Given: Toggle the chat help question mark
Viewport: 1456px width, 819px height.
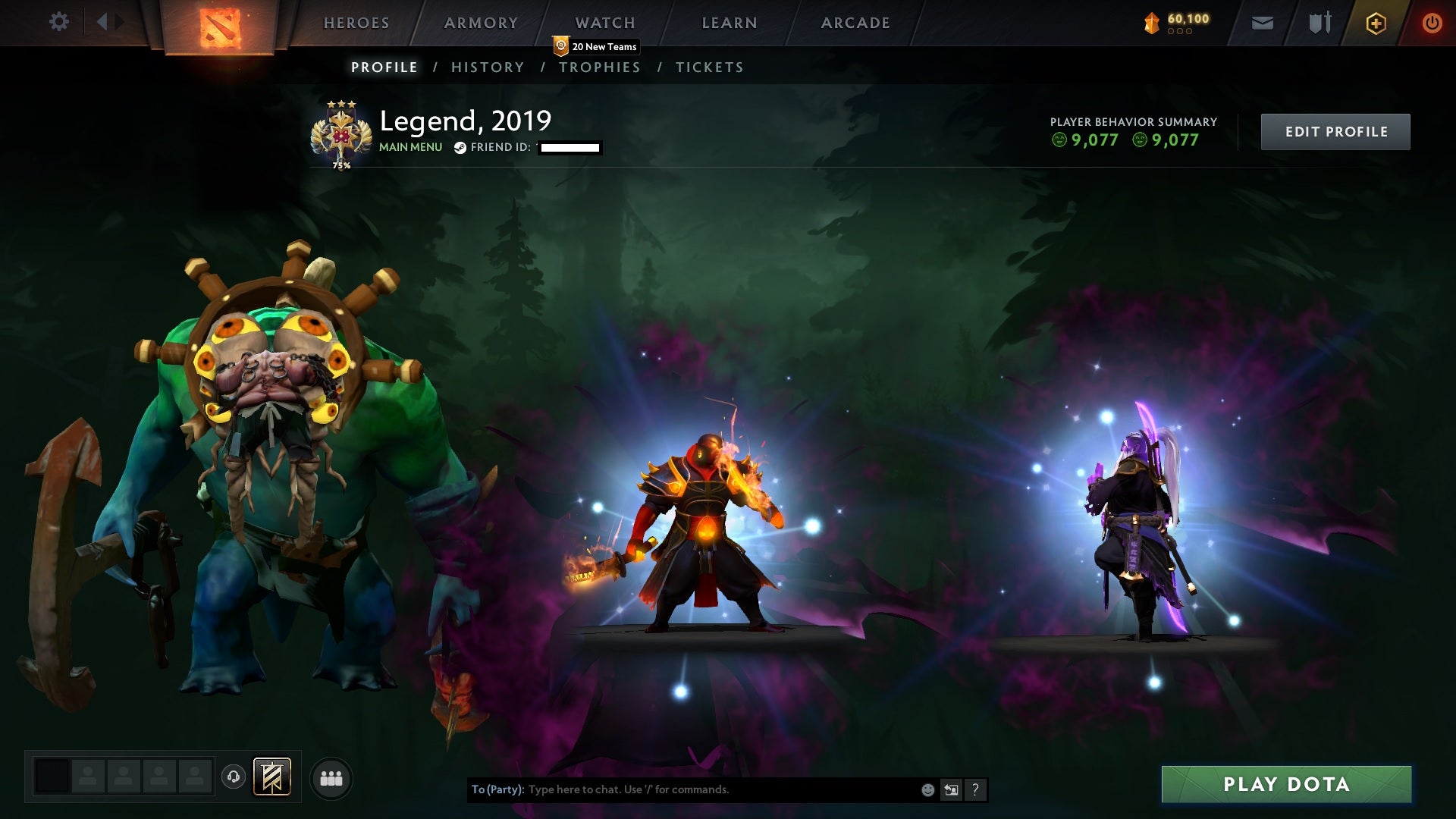Looking at the screenshot, I should 975,789.
